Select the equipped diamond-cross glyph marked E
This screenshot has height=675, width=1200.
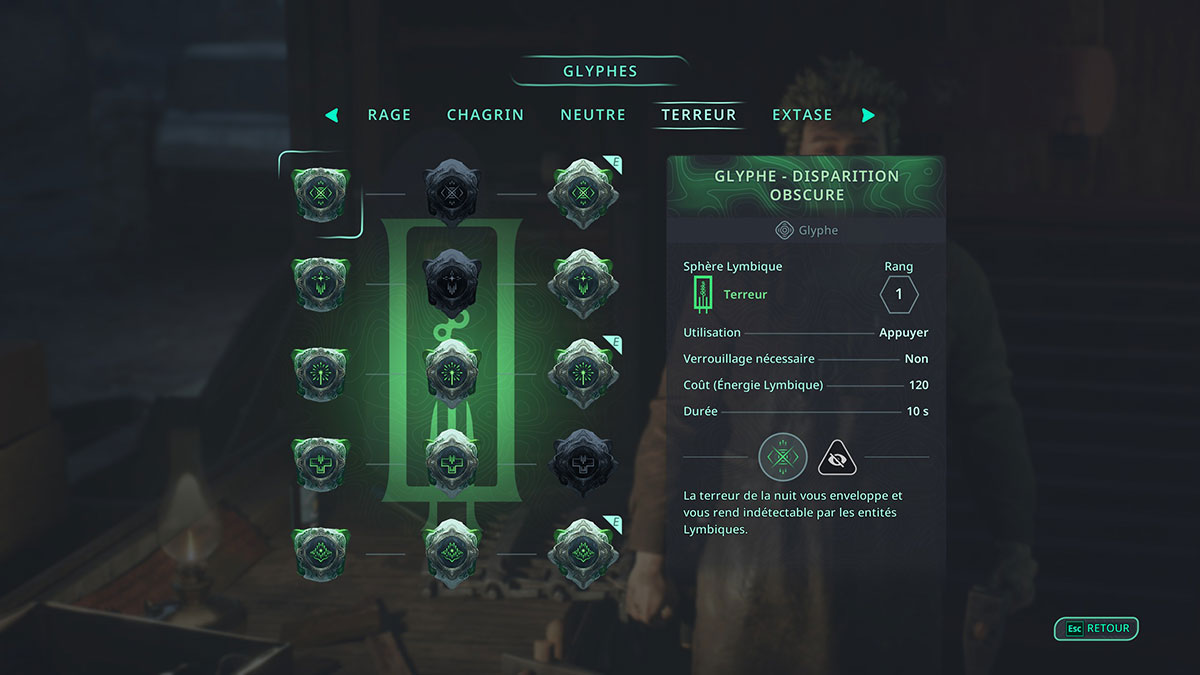coord(582,193)
